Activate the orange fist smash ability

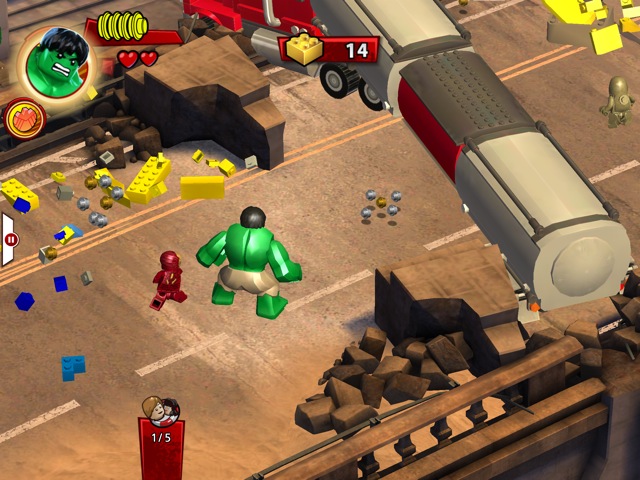(x=24, y=119)
